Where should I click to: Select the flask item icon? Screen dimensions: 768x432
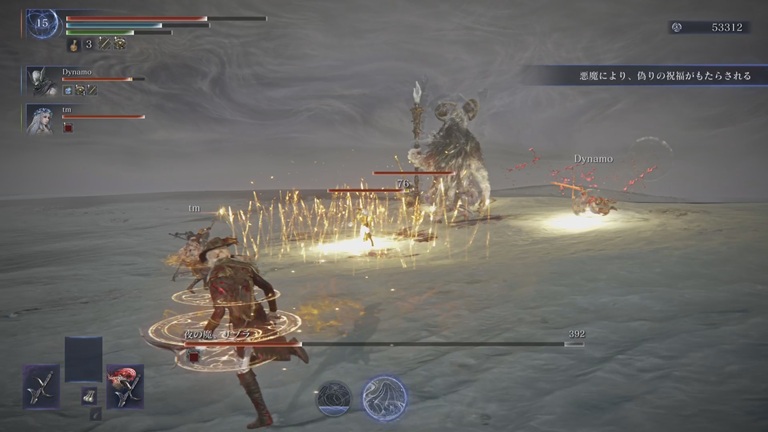point(74,44)
